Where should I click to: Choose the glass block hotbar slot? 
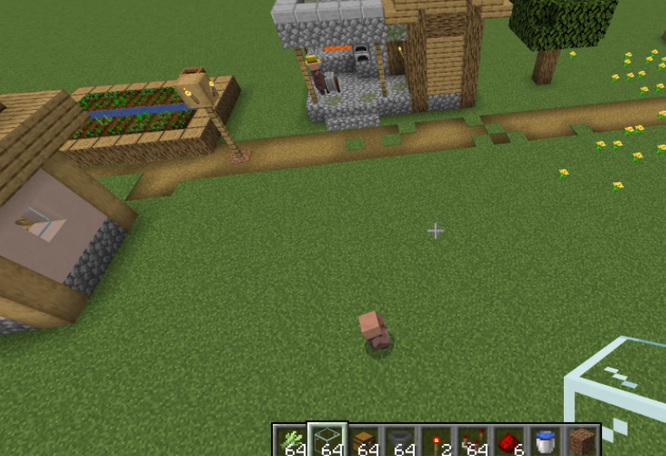point(327,441)
